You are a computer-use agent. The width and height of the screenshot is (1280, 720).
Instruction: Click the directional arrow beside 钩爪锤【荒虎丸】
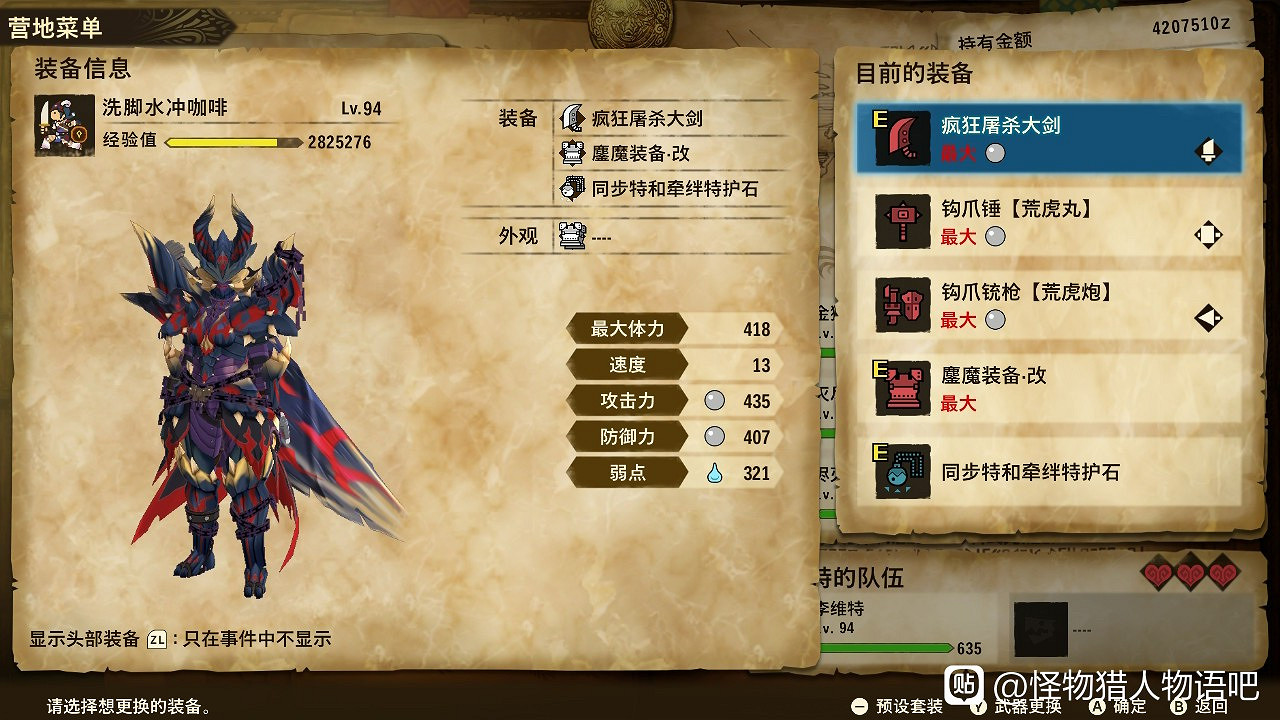coord(1208,234)
